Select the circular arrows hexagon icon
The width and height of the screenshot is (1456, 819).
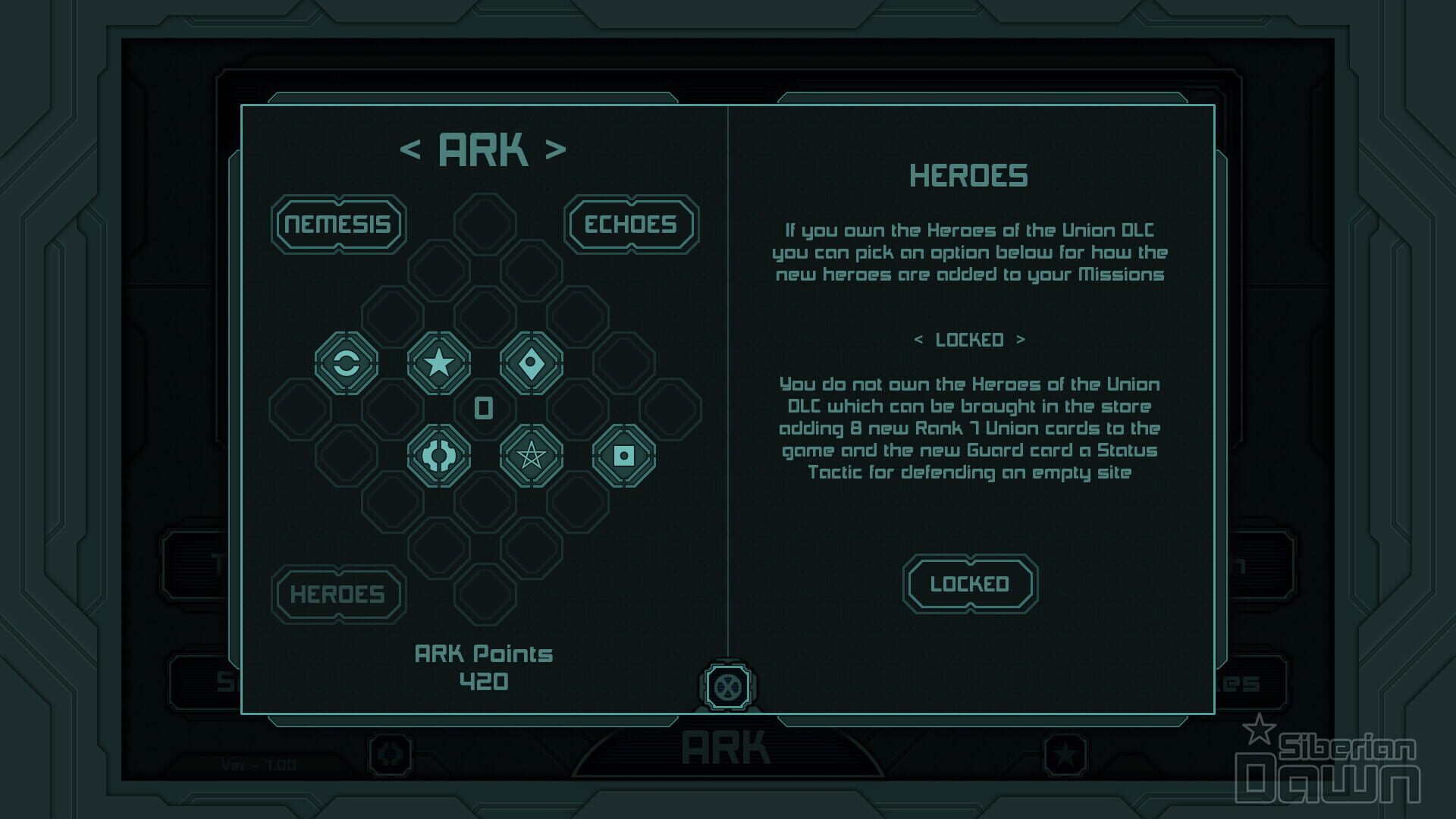click(x=346, y=363)
